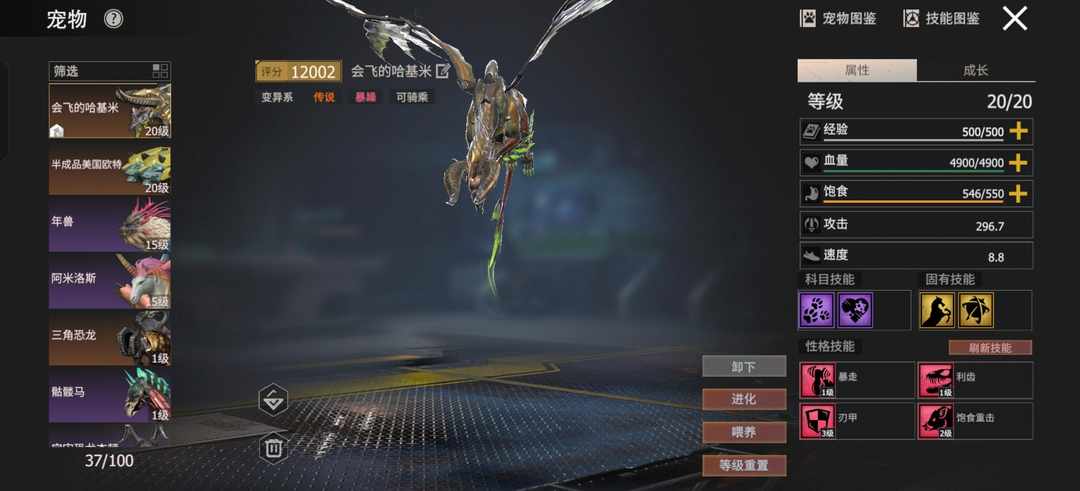Tap the 喂养 feed button
Image resolution: width=1080 pixels, height=491 pixels.
(744, 432)
